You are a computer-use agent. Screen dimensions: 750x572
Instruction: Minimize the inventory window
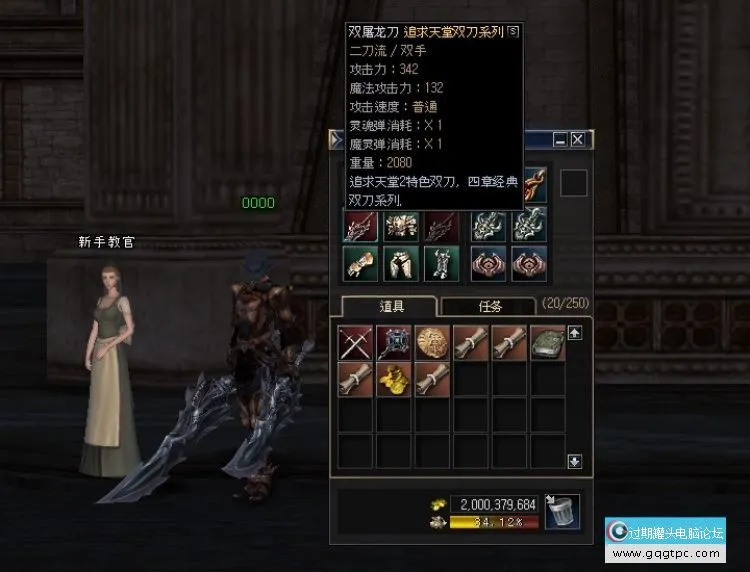560,140
